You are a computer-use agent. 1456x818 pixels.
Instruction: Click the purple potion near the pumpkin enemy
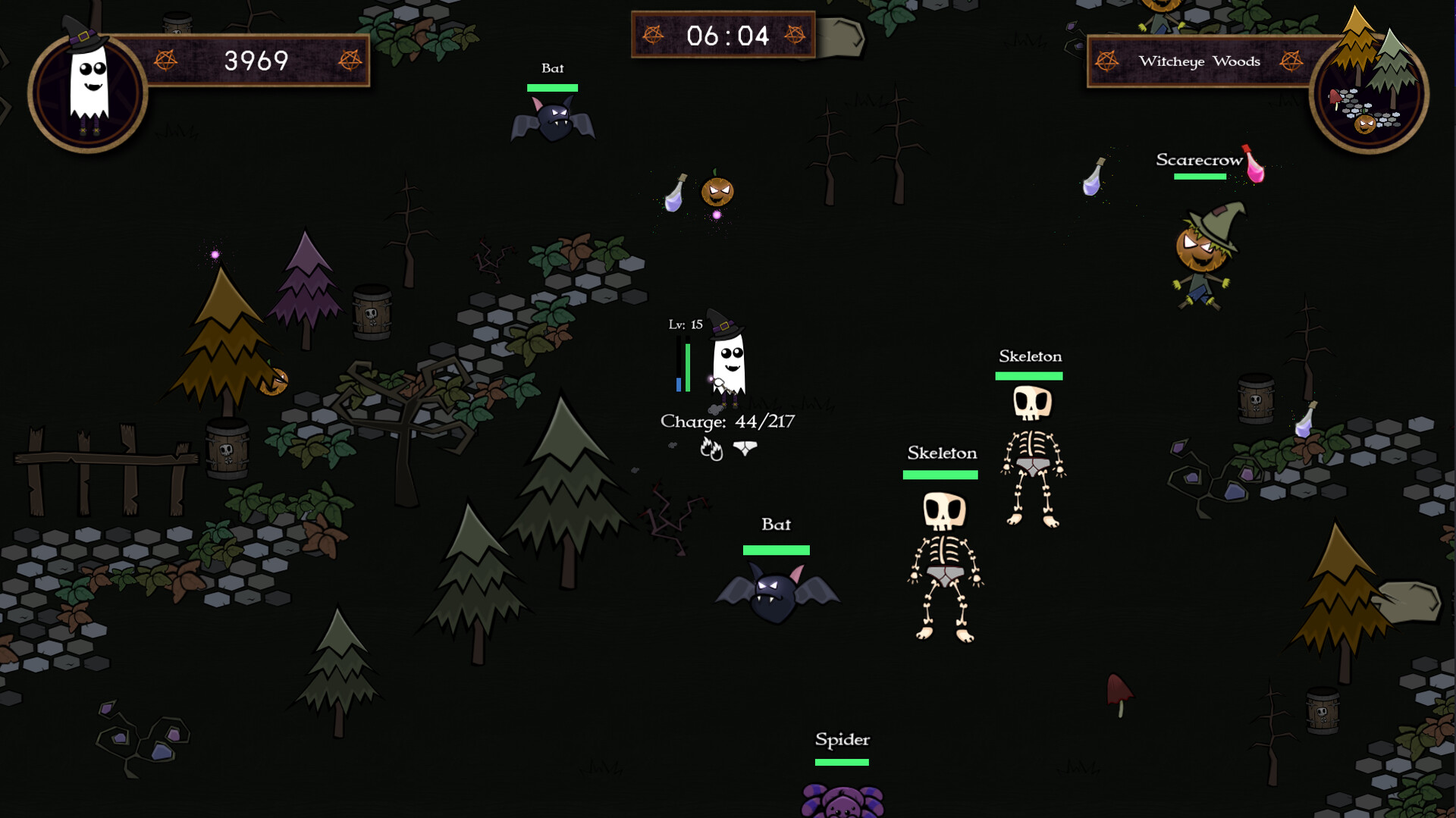pos(676,196)
